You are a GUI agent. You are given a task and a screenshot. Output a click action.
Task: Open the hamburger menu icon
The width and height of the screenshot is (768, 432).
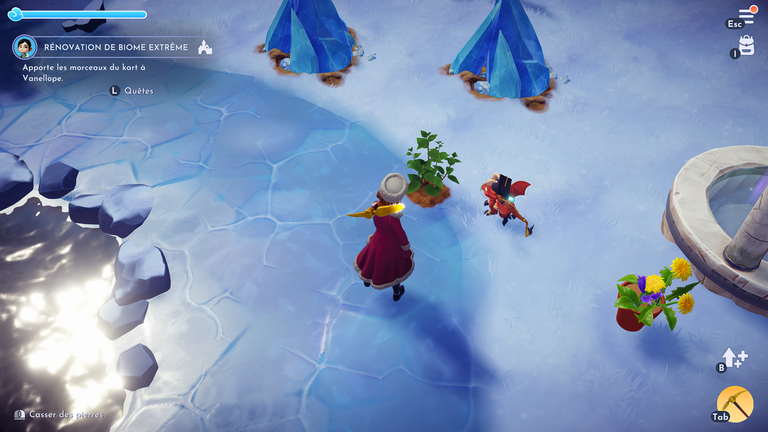pyautogui.click(x=746, y=16)
